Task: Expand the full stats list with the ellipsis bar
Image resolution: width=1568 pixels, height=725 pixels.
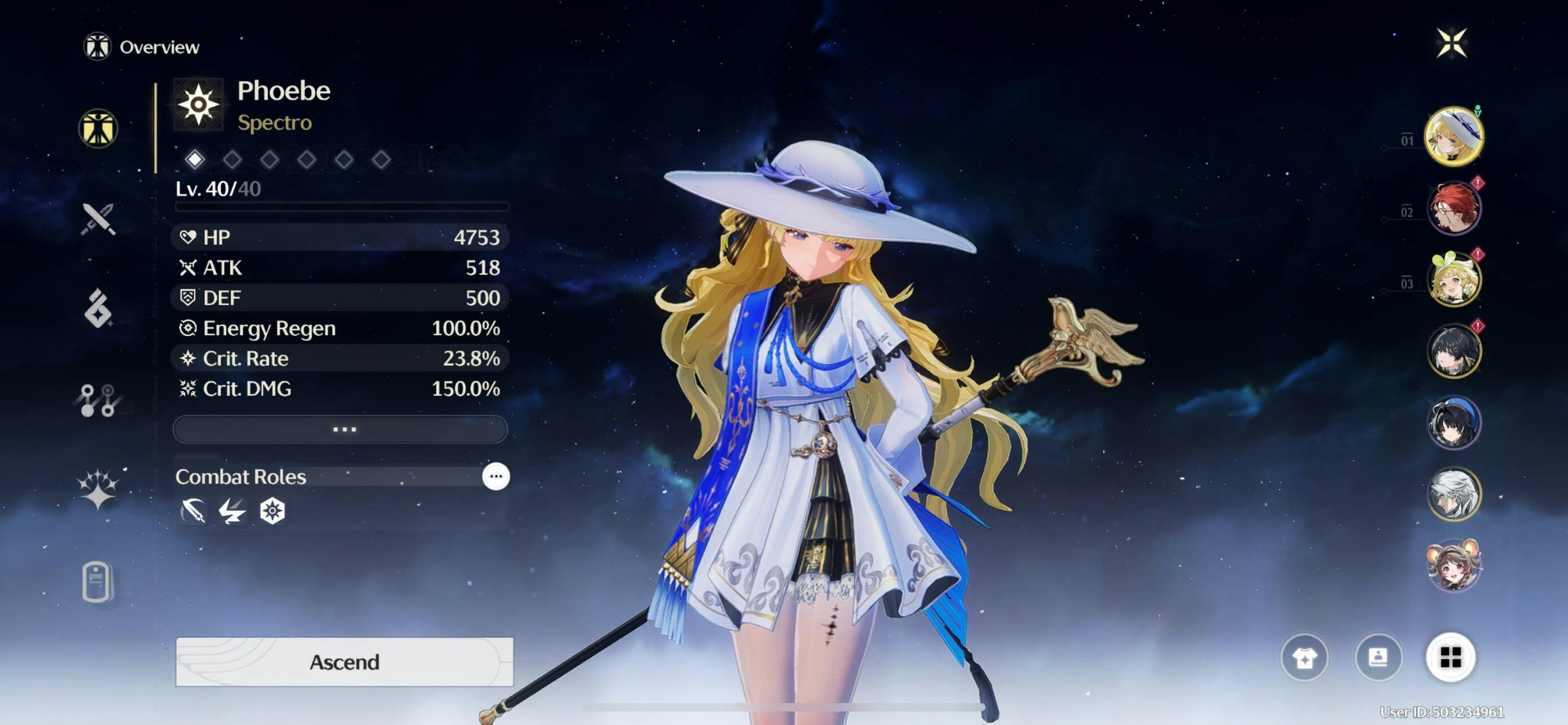Action: [x=340, y=429]
